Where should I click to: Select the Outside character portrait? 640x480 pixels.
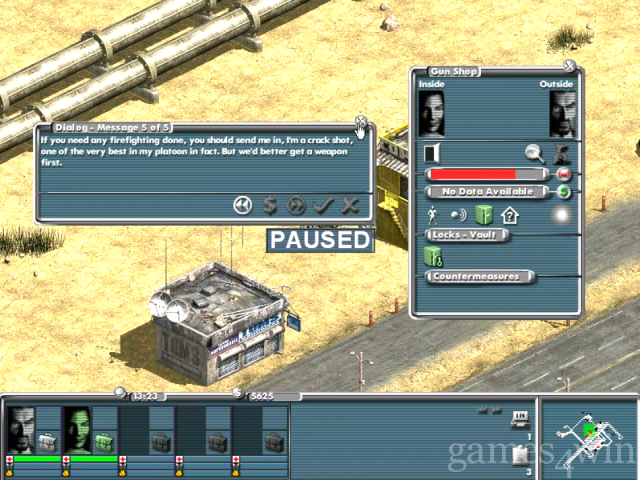(563, 115)
